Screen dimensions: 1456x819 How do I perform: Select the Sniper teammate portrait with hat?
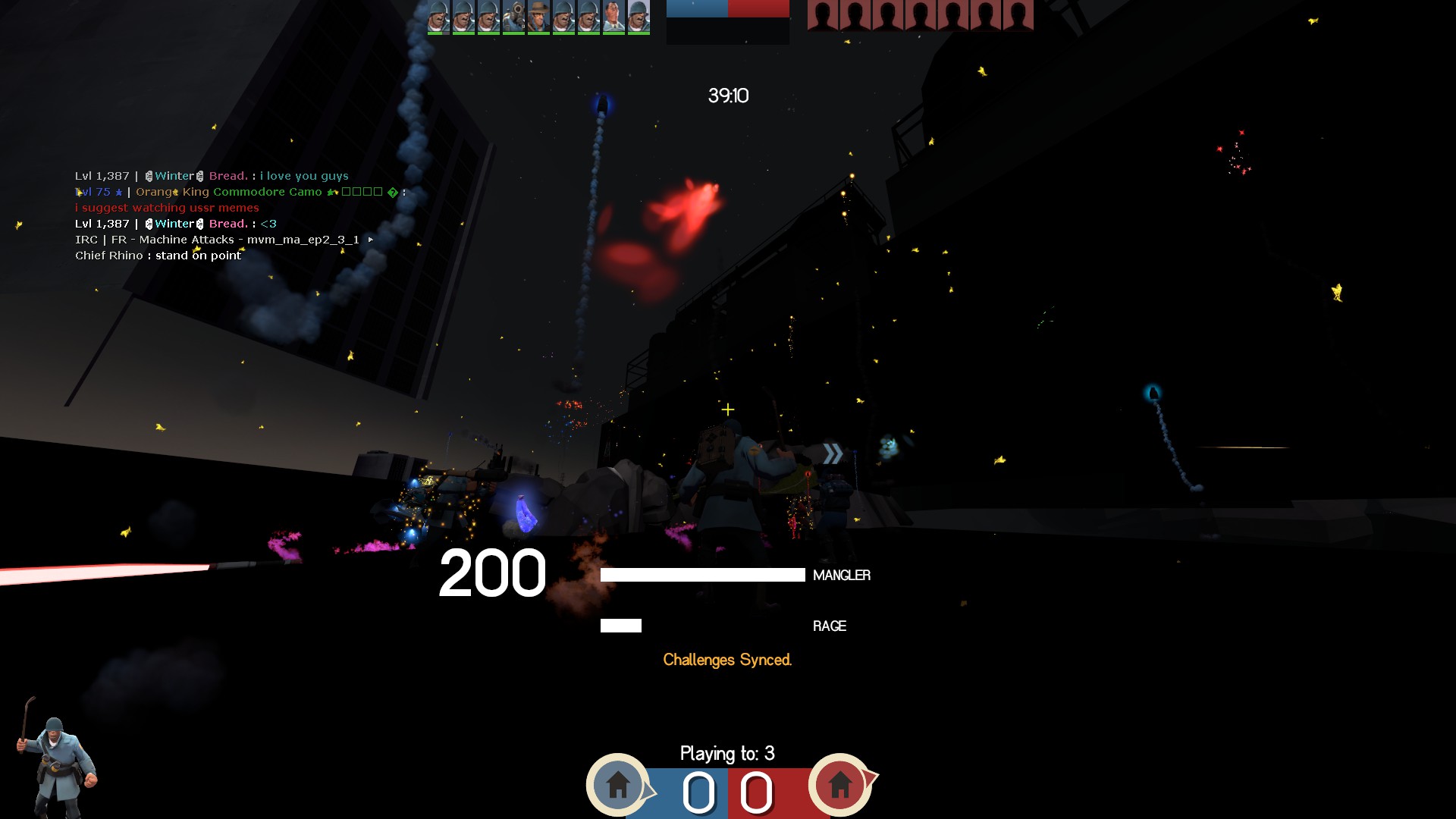[538, 17]
